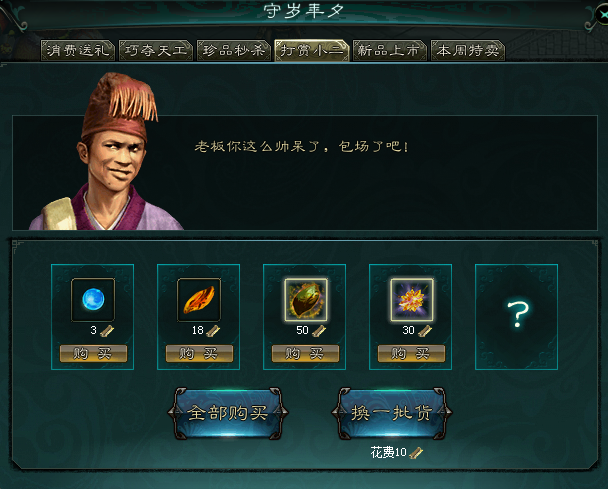Select the 珍品秒杀 tab
The width and height of the screenshot is (608, 489).
point(233,50)
